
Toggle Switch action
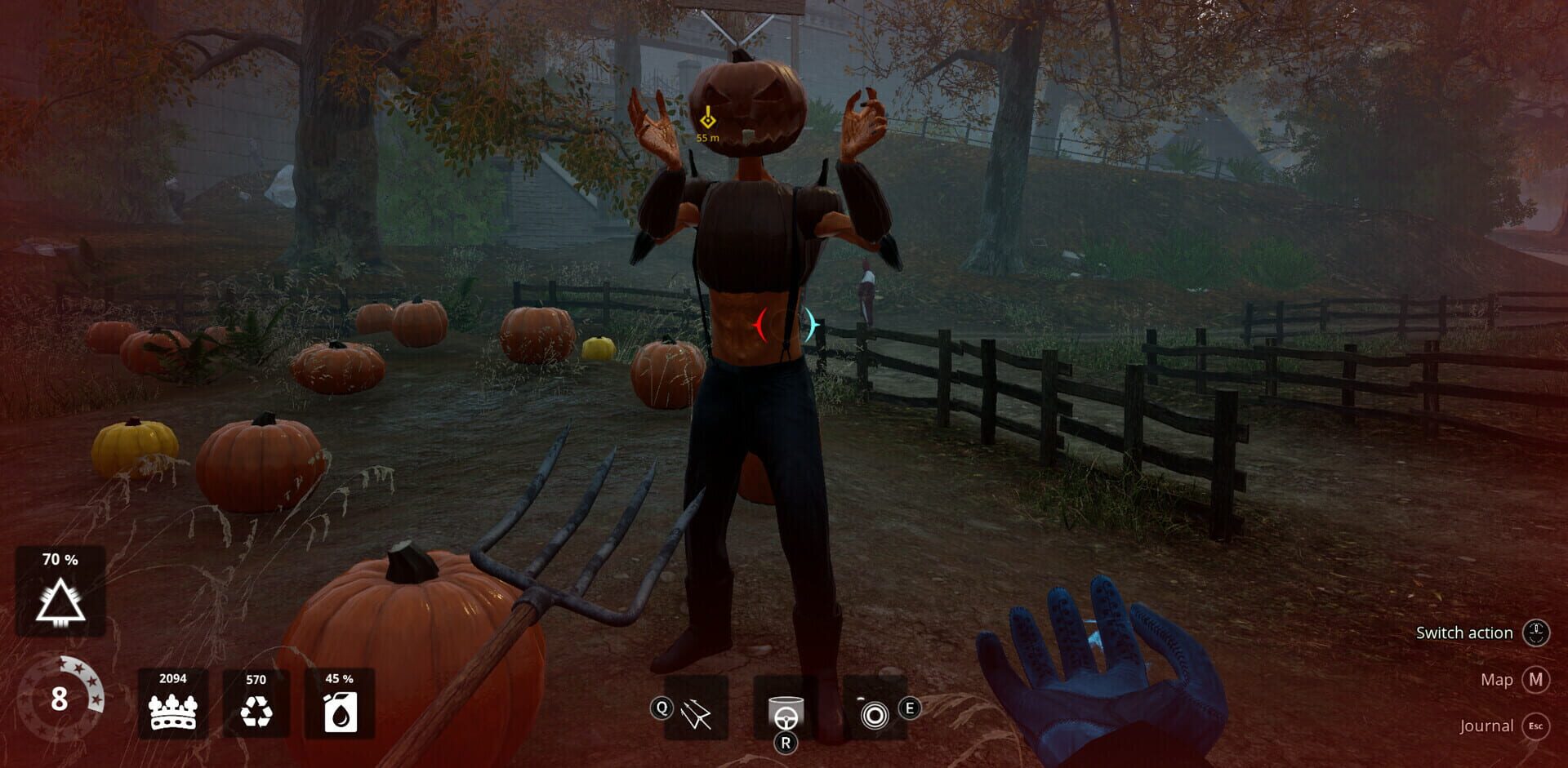coord(1465,633)
